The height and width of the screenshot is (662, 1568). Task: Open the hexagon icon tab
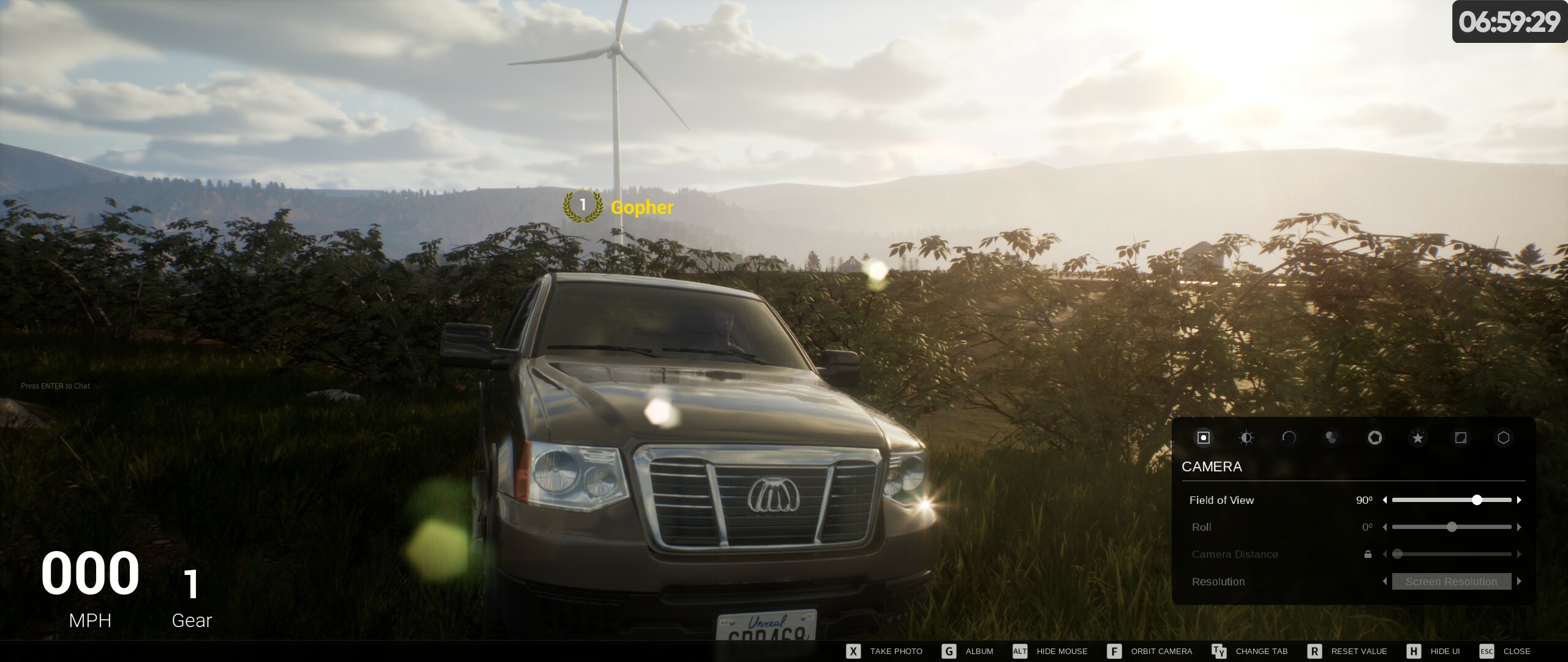[1504, 438]
